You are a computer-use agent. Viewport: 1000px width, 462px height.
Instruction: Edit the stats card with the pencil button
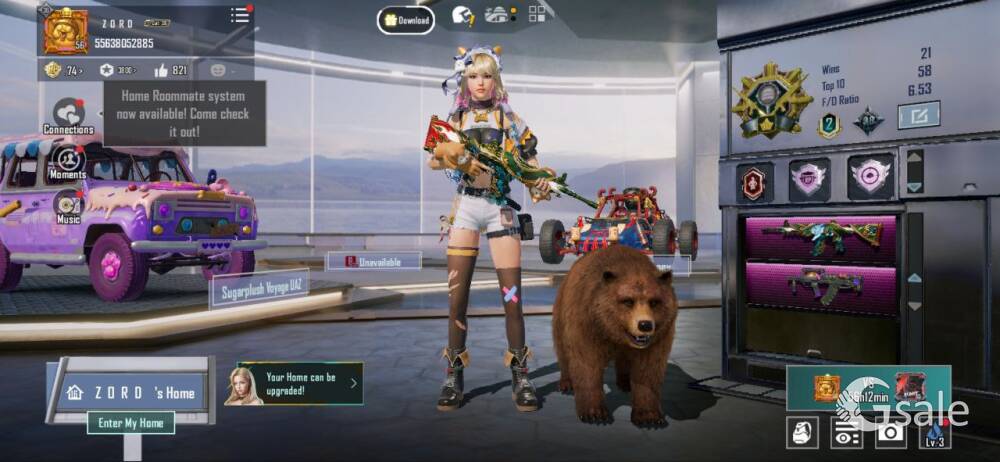pos(918,115)
